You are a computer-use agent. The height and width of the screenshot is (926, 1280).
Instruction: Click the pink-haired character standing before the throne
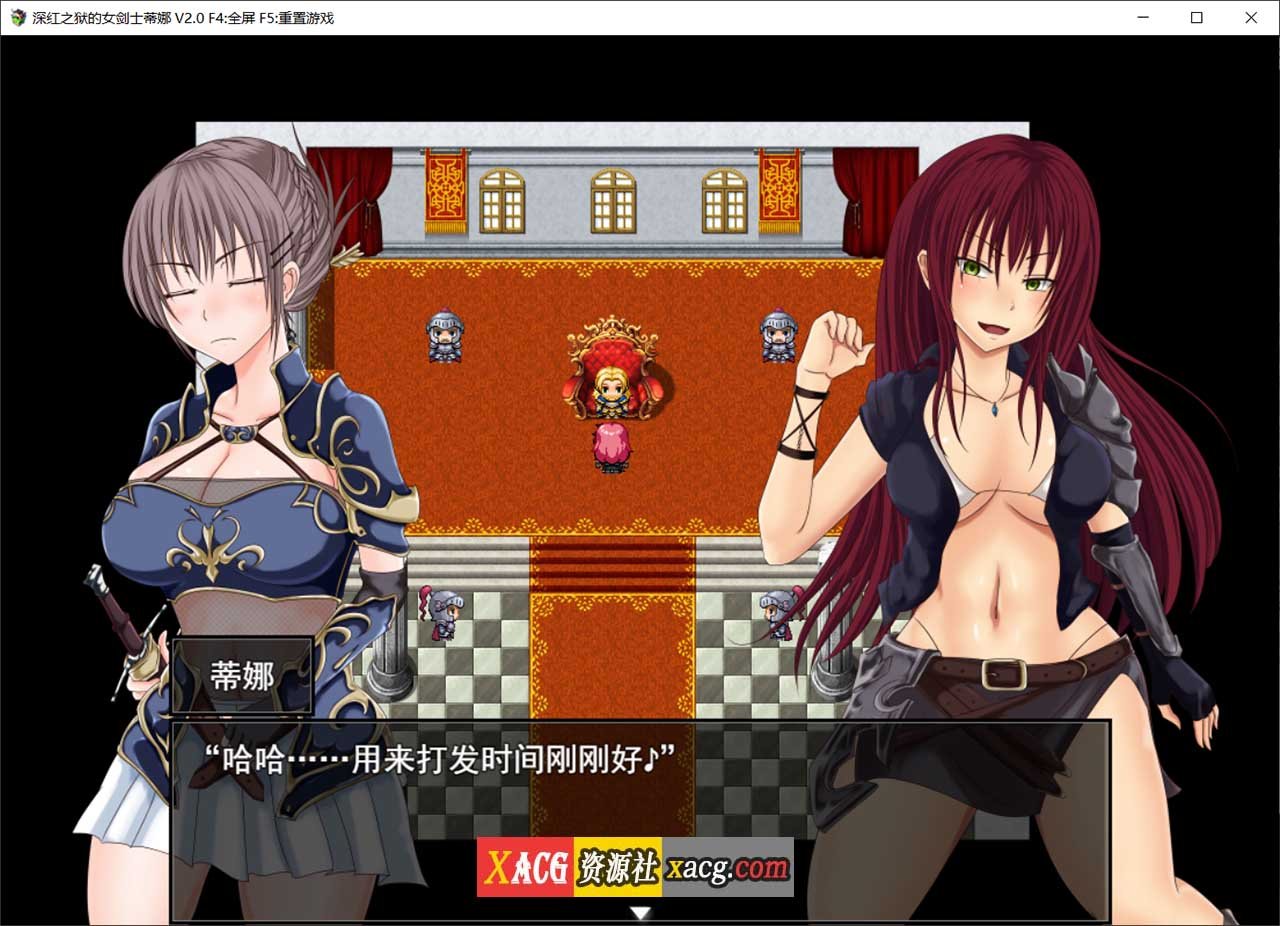tap(612, 444)
